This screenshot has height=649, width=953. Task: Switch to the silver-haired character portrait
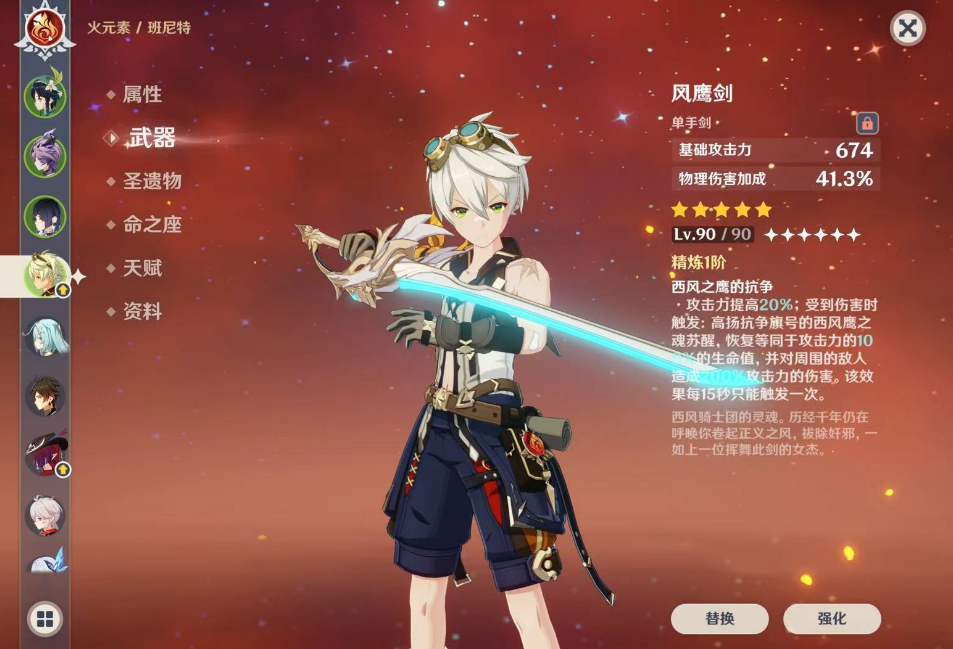coord(45,515)
